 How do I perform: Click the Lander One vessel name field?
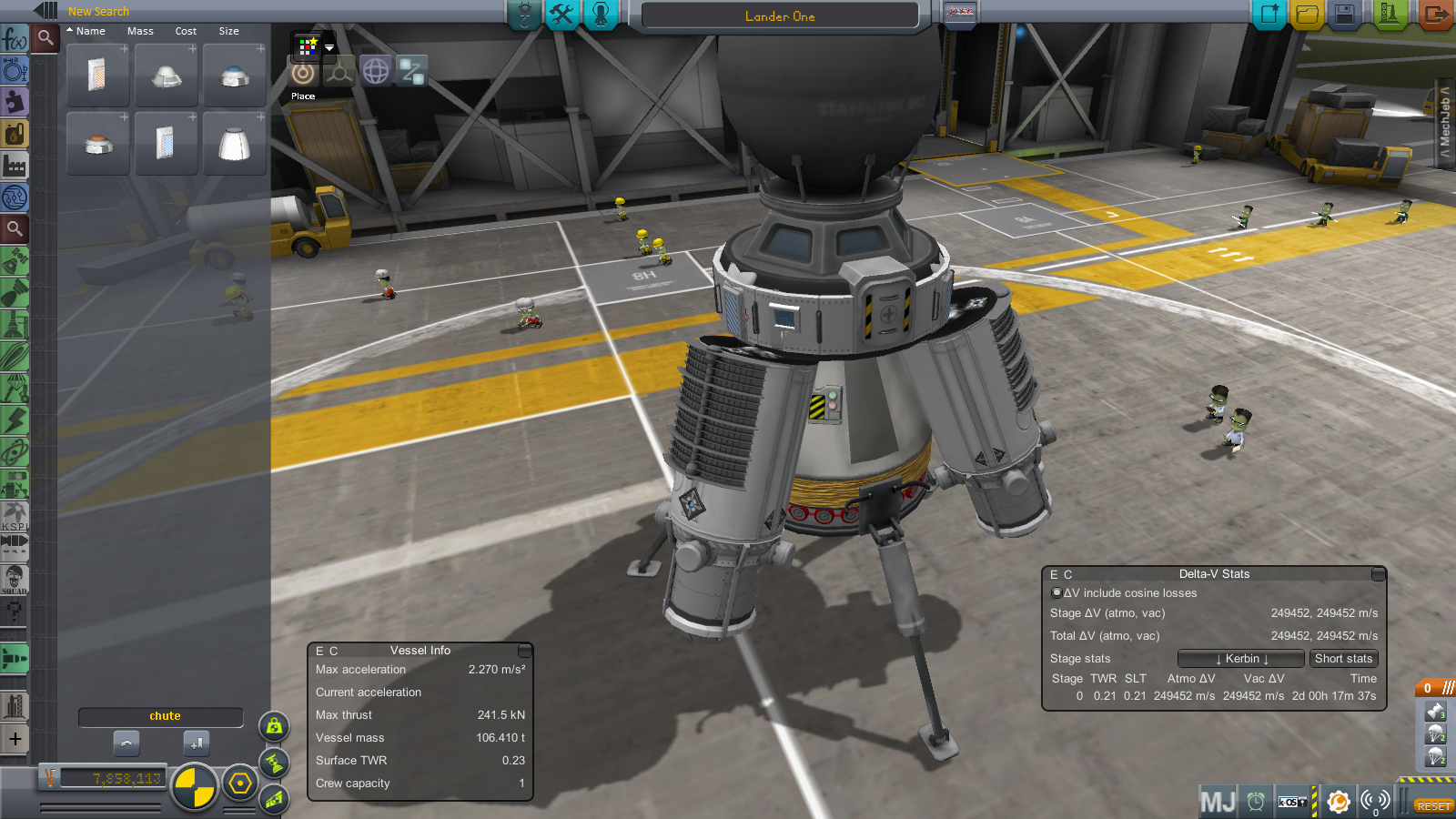coord(780,16)
